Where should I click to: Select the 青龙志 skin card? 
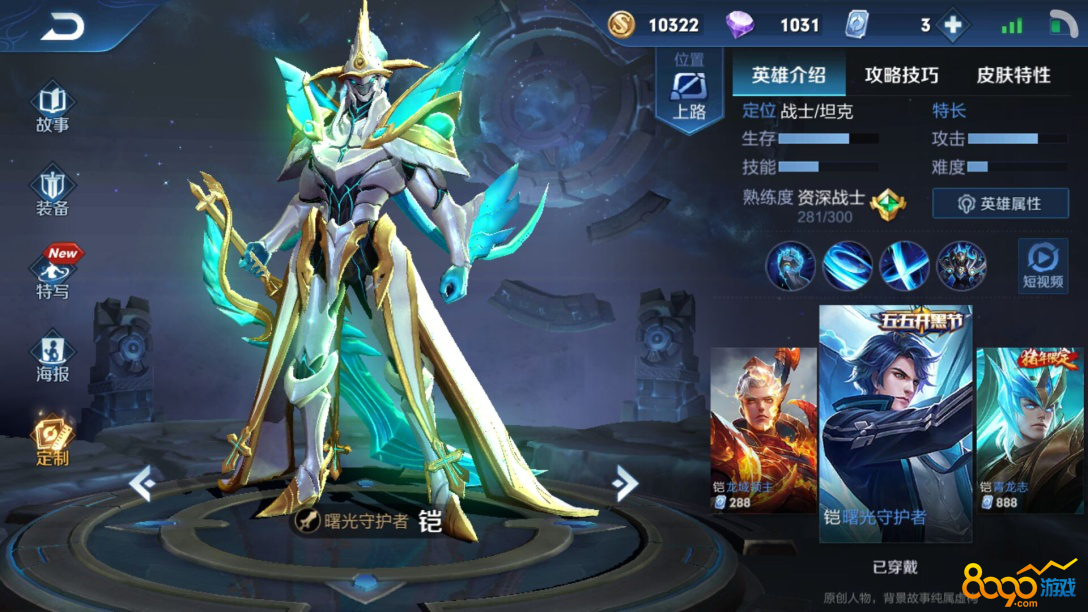point(1030,430)
